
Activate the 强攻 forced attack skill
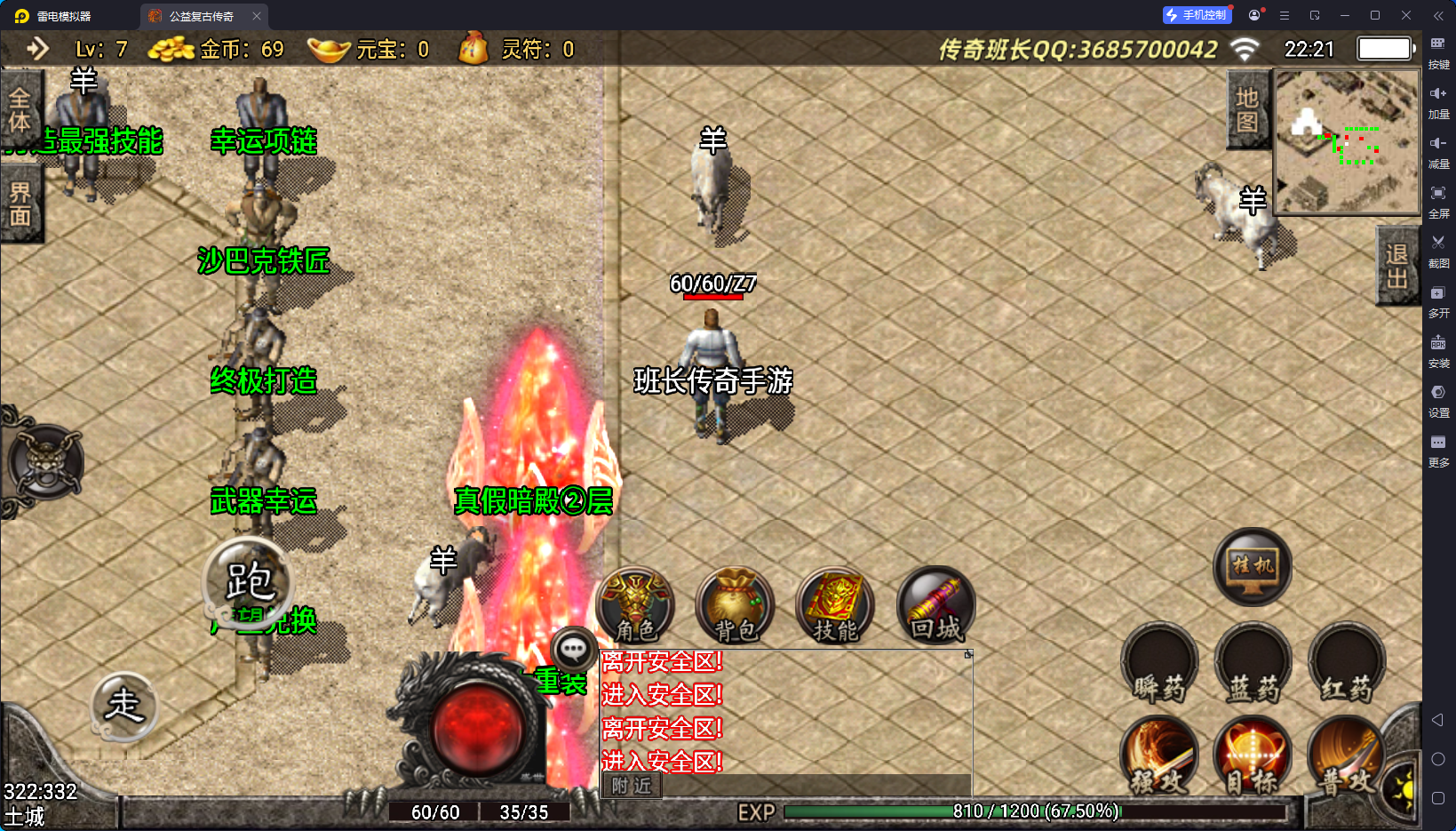1159,756
